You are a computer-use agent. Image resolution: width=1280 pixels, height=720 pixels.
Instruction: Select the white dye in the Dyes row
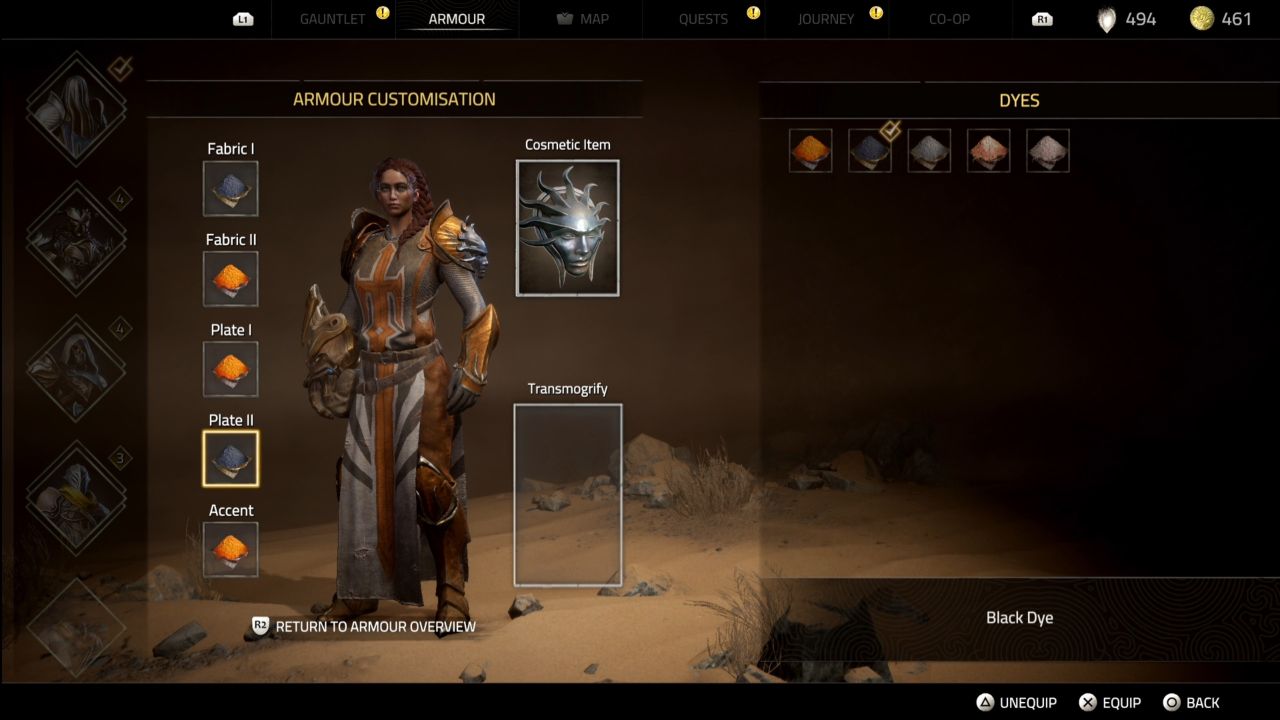tap(1047, 151)
